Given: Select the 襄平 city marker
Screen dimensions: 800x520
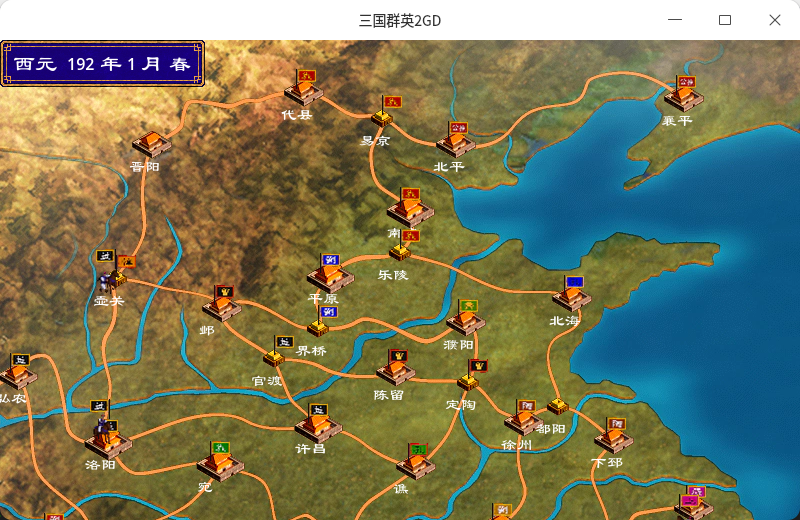Looking at the screenshot, I should pos(683,97).
